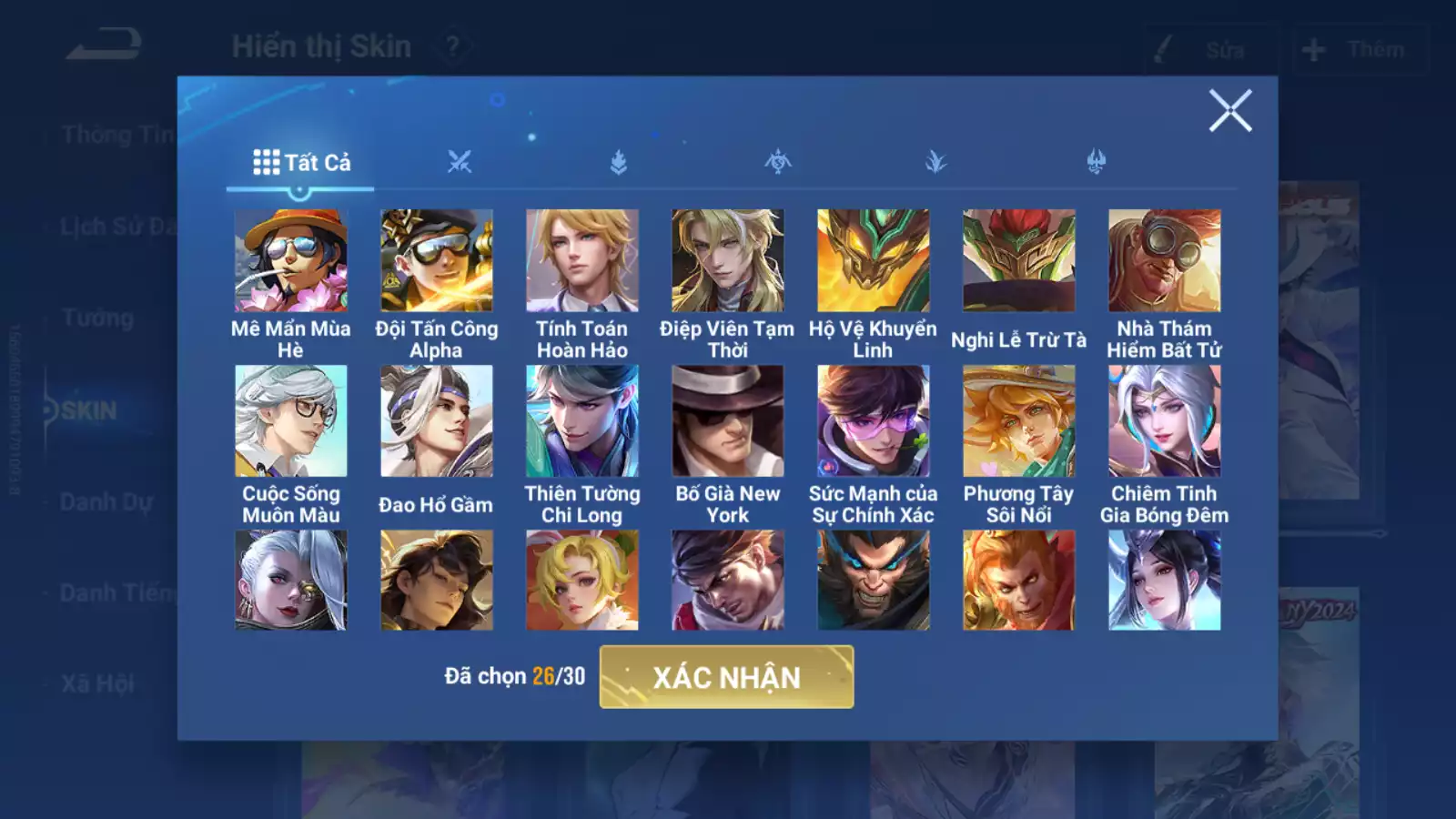Select the crossed swords role filter icon
Image resolution: width=1456 pixels, height=819 pixels.
click(x=460, y=161)
